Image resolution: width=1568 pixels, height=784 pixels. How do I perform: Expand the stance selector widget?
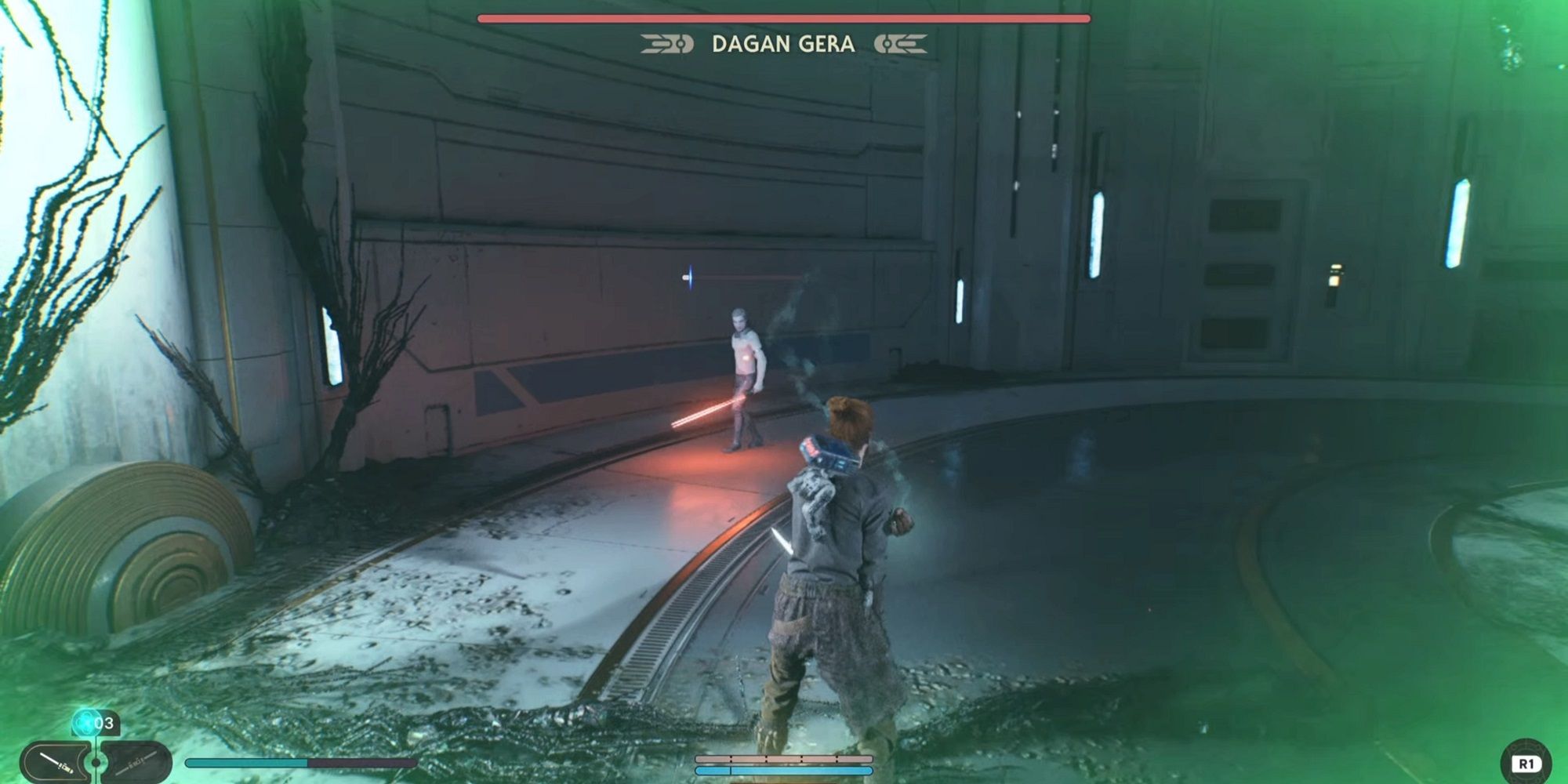pyautogui.click(x=93, y=762)
